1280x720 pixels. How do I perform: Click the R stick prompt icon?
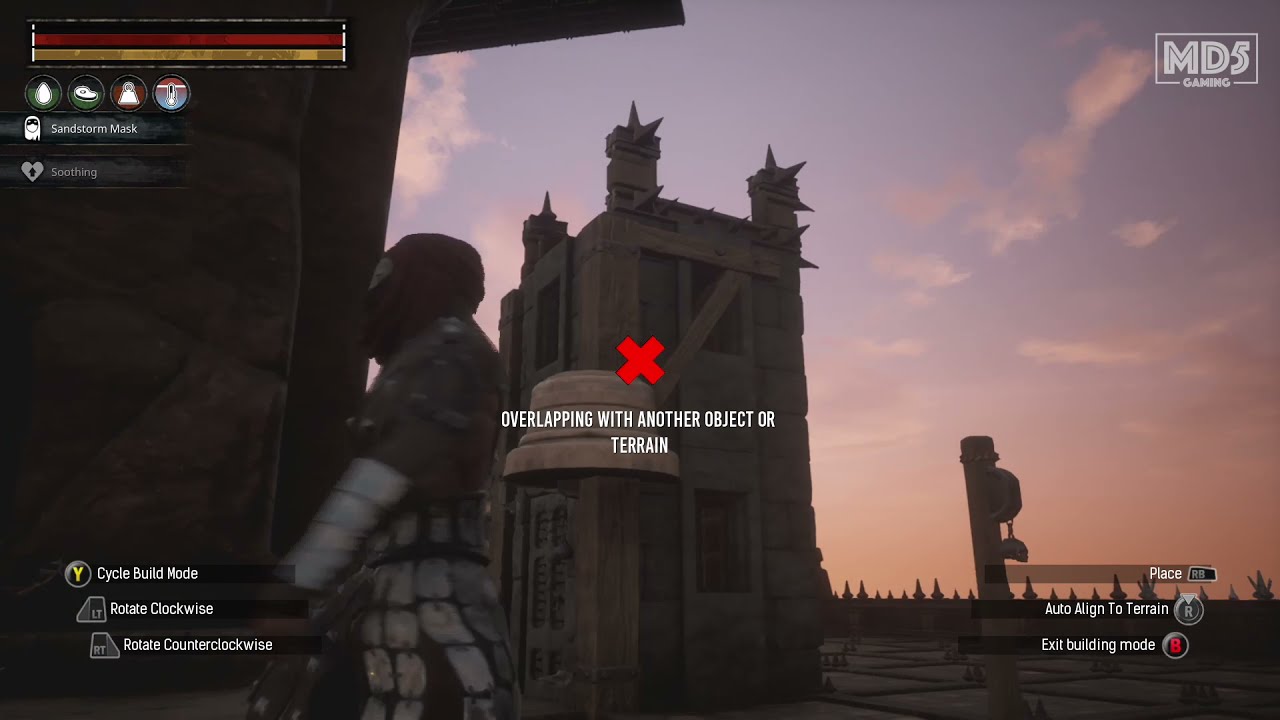(x=1188, y=609)
